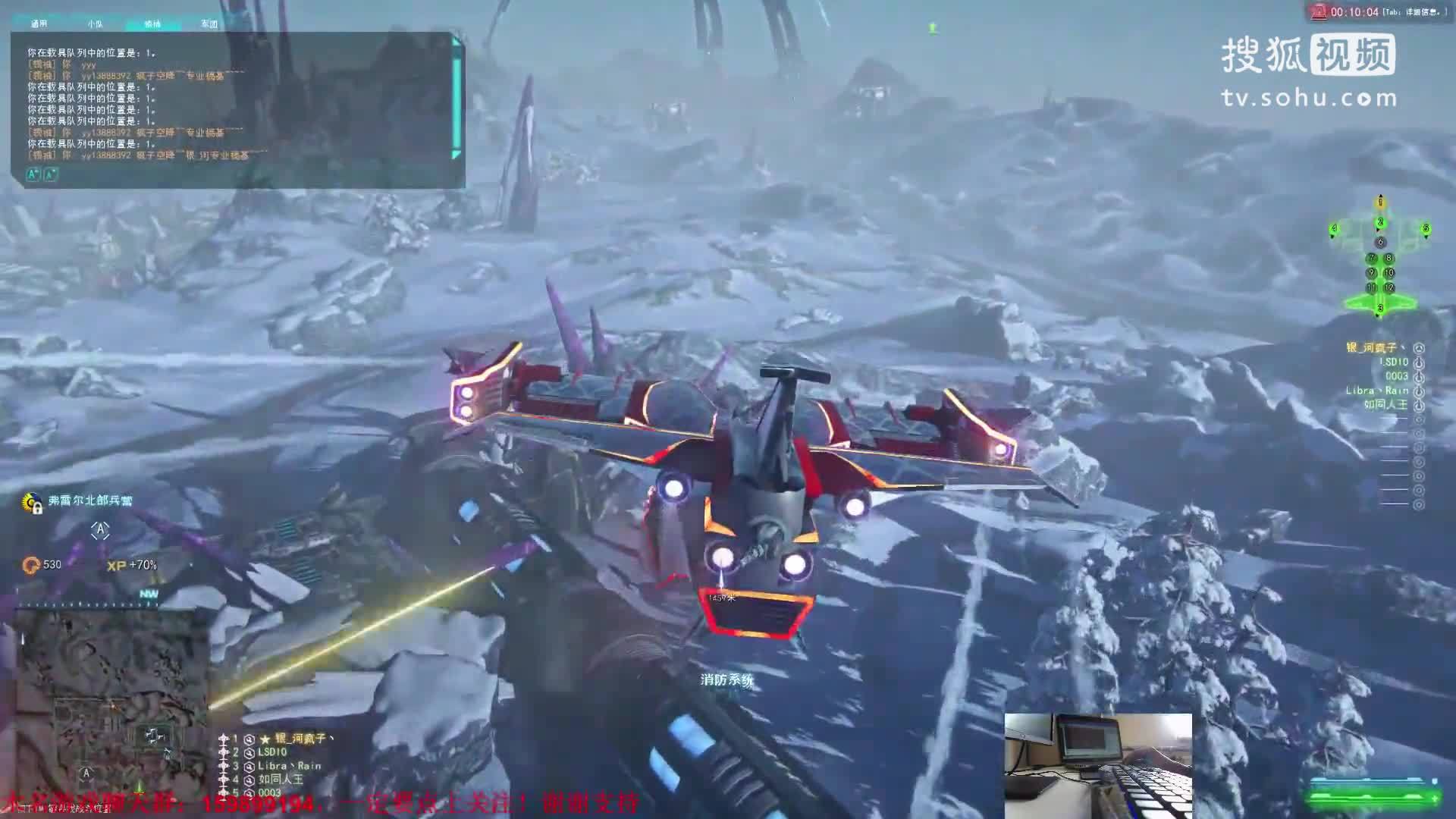This screenshot has height=819, width=1456.
Task: Switch to the 通用 chat tab
Action: click(x=39, y=24)
